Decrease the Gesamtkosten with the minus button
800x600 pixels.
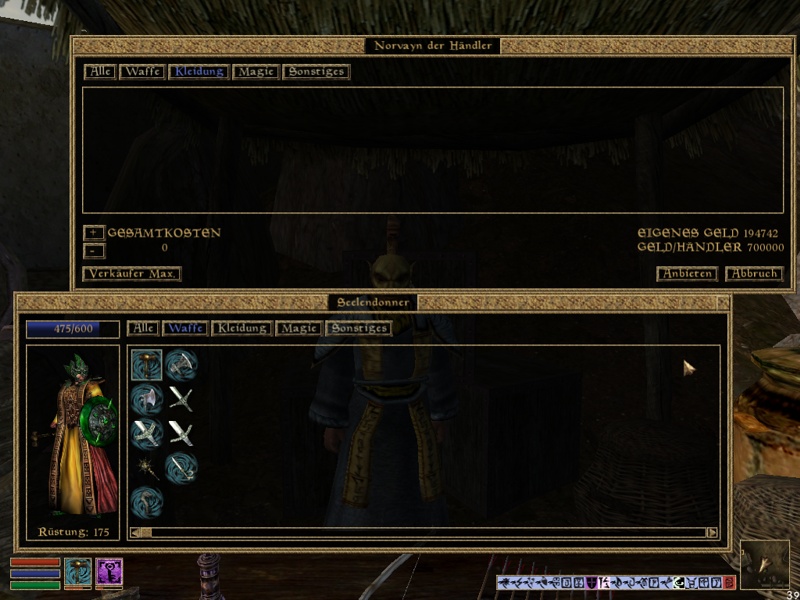(x=93, y=251)
